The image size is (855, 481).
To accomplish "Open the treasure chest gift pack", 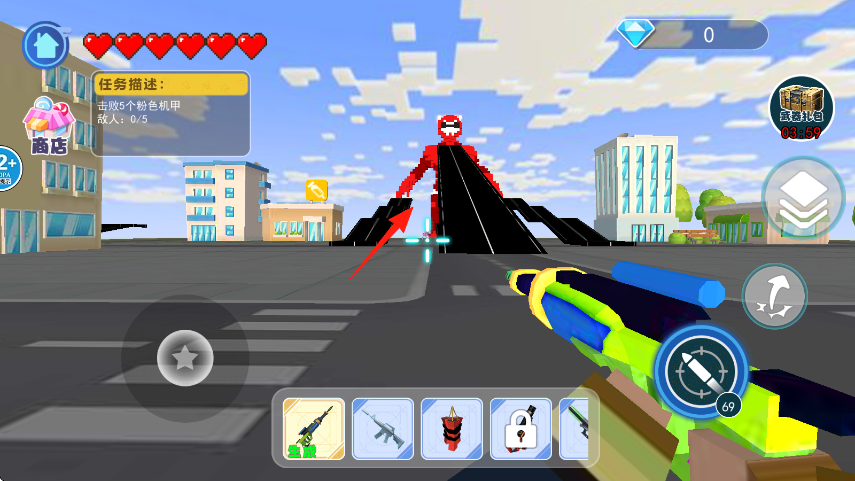I will 801,107.
